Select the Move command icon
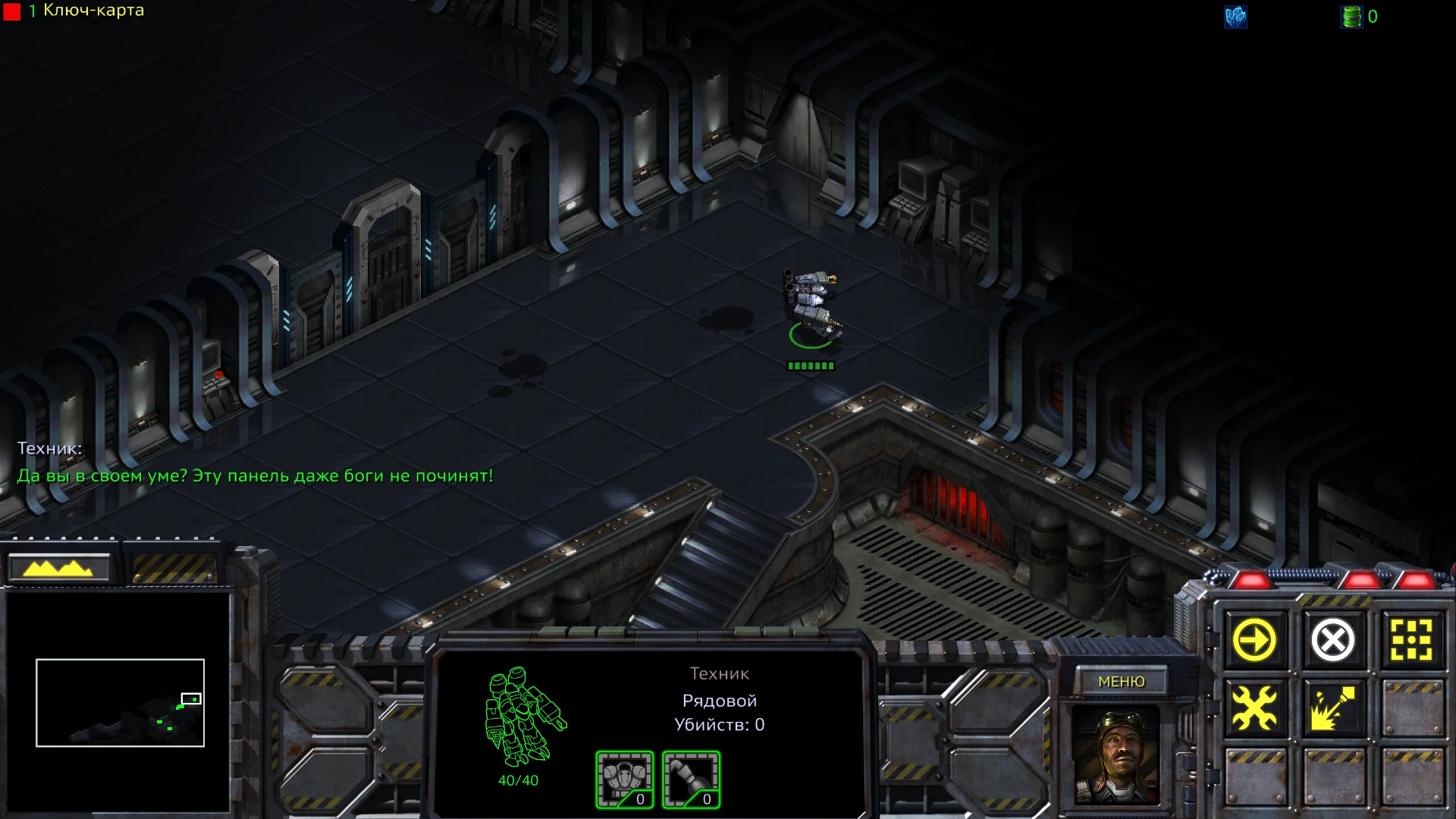 click(x=1254, y=641)
